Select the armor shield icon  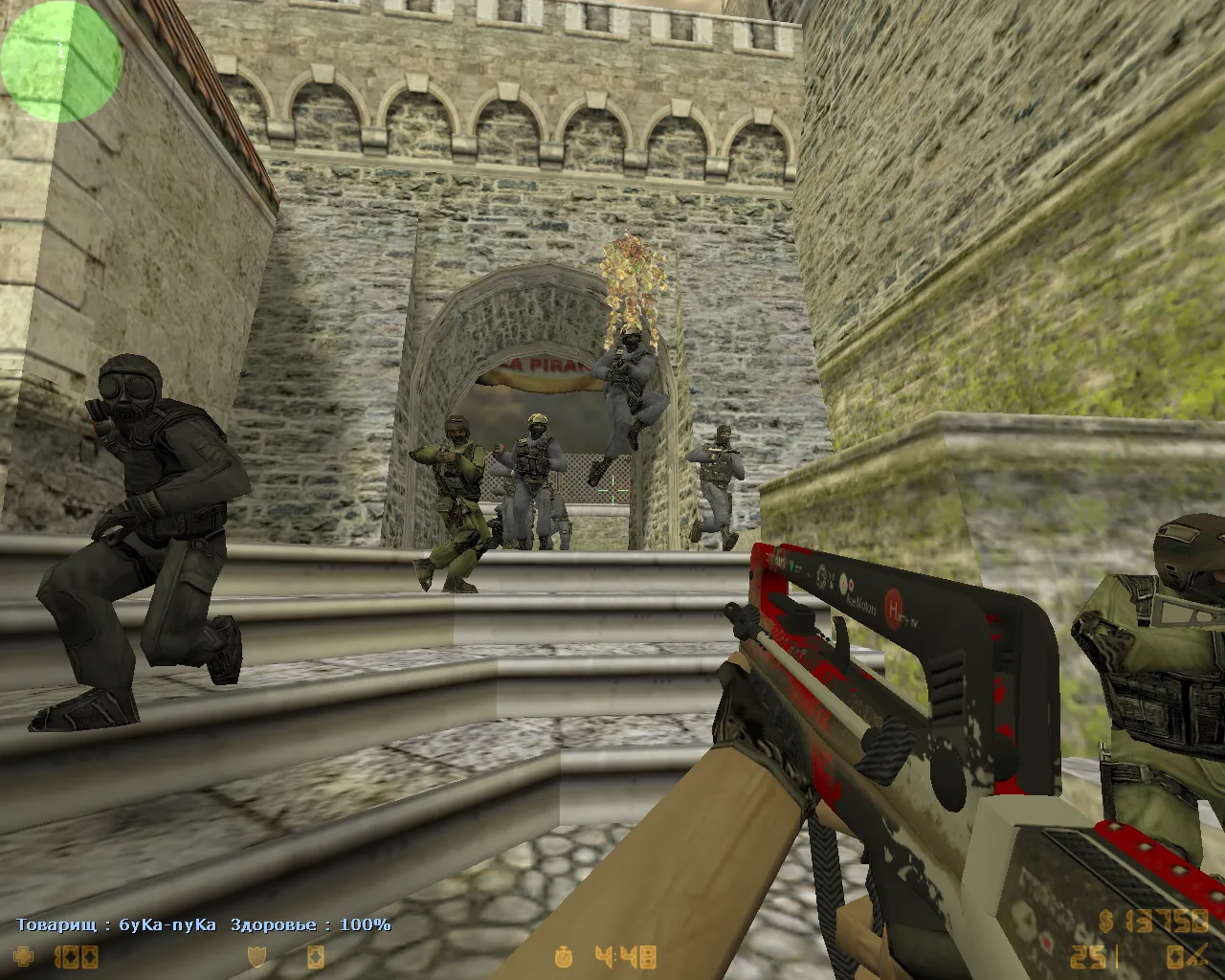point(256,955)
